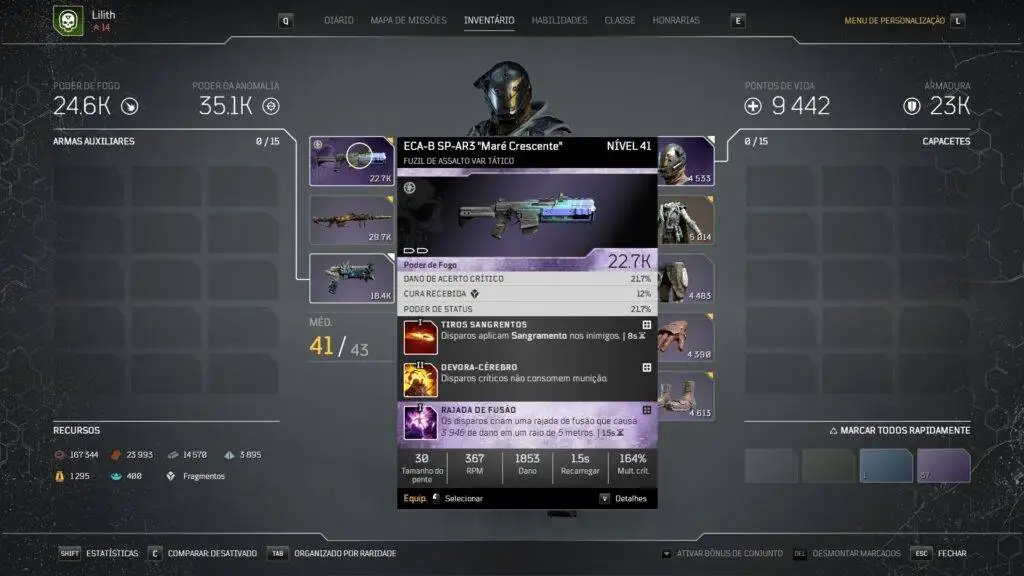Open the Diário tab
Viewport: 1024px width, 576px height.
[339, 20]
